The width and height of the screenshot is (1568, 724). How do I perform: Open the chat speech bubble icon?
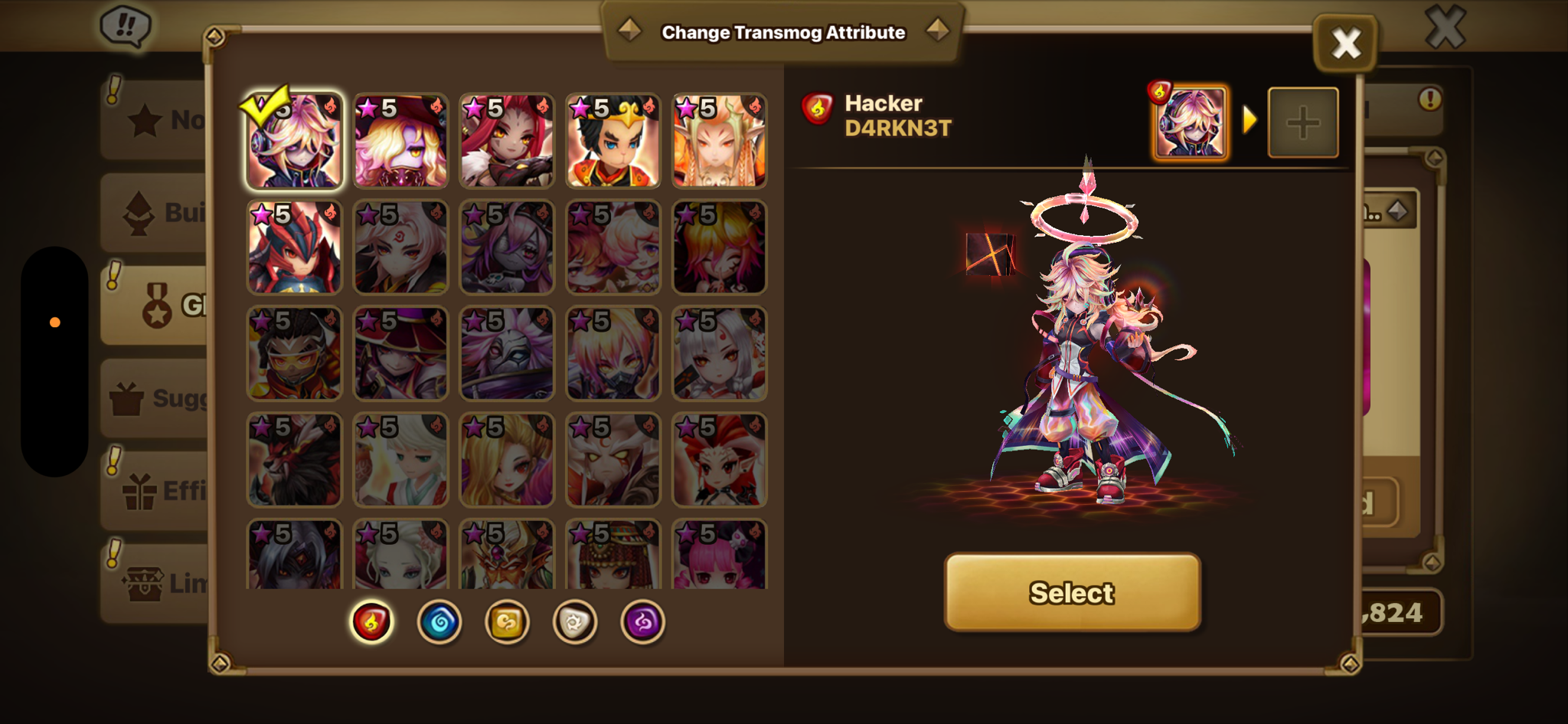[x=126, y=27]
